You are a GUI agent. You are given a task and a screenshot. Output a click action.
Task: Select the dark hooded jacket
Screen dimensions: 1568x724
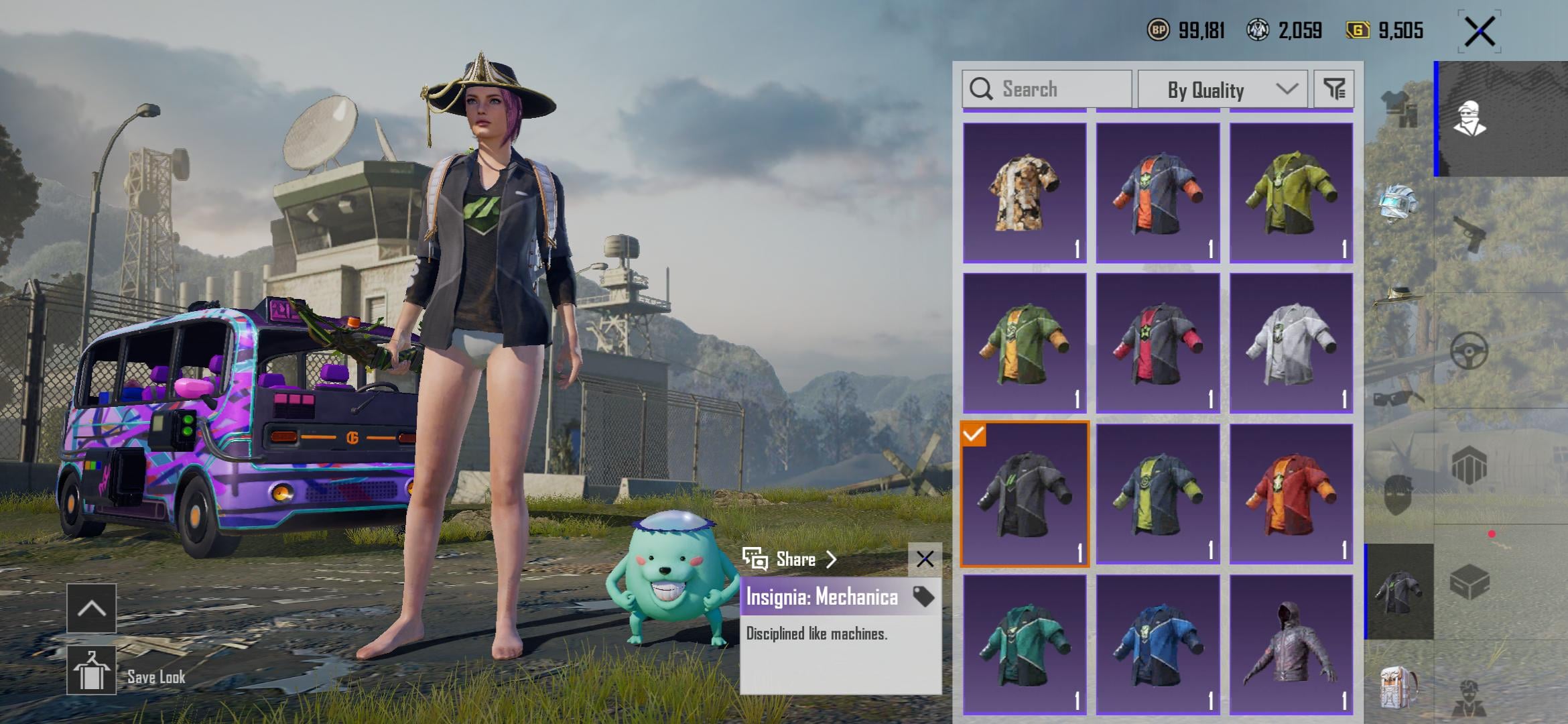1291,644
